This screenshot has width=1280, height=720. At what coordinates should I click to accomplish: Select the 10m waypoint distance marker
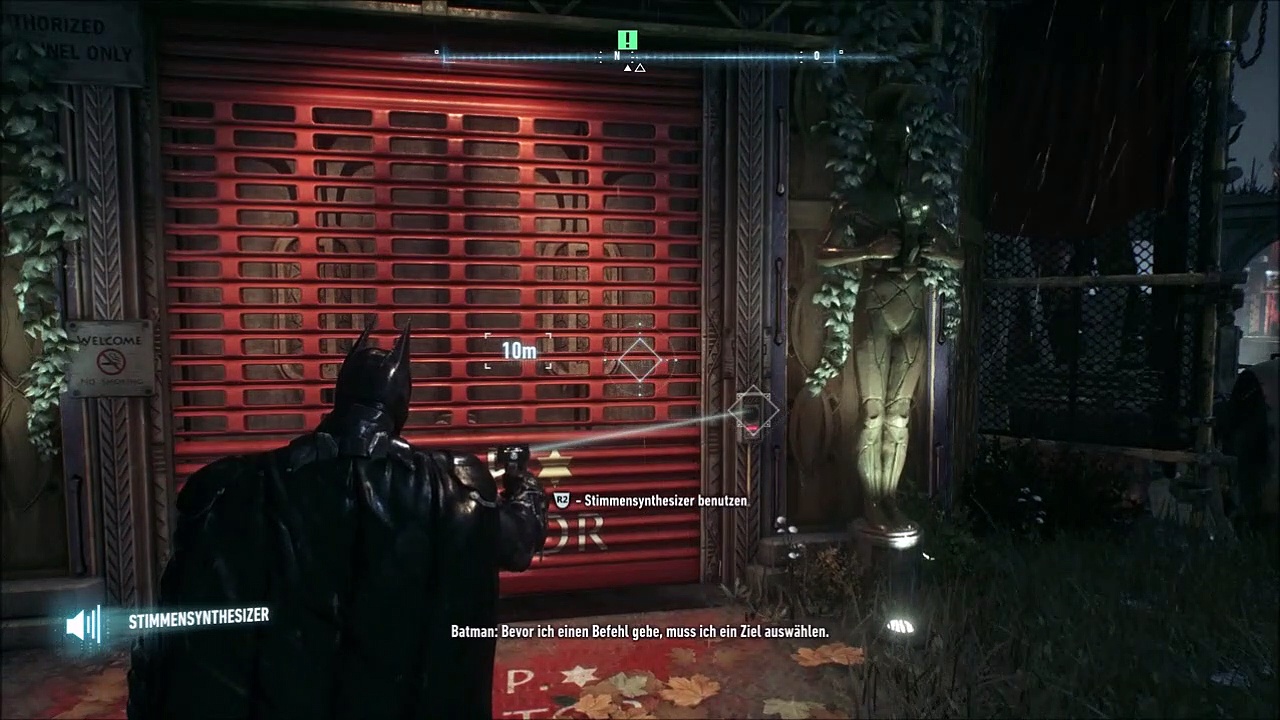(x=519, y=351)
